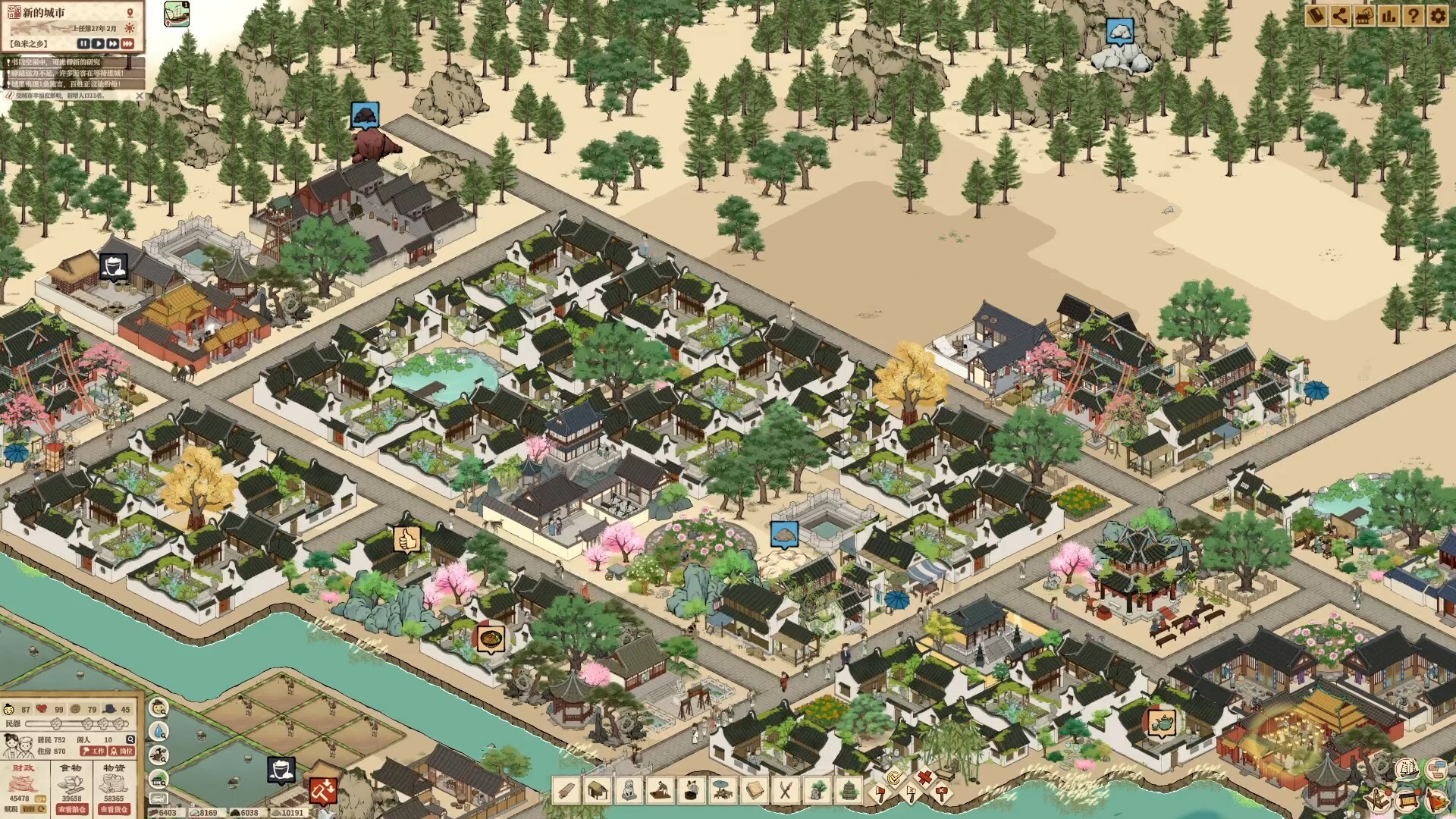Open the statistics bar-chart panel
The image size is (1456, 819).
click(1389, 15)
